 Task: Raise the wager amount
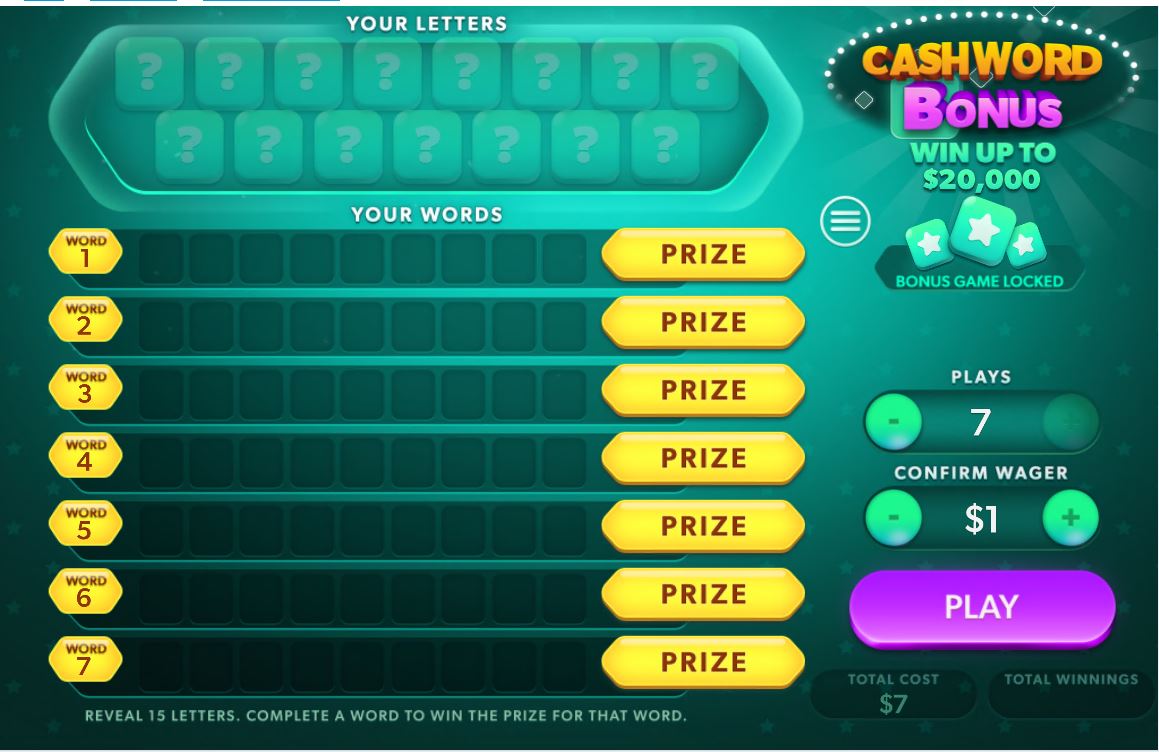1070,518
